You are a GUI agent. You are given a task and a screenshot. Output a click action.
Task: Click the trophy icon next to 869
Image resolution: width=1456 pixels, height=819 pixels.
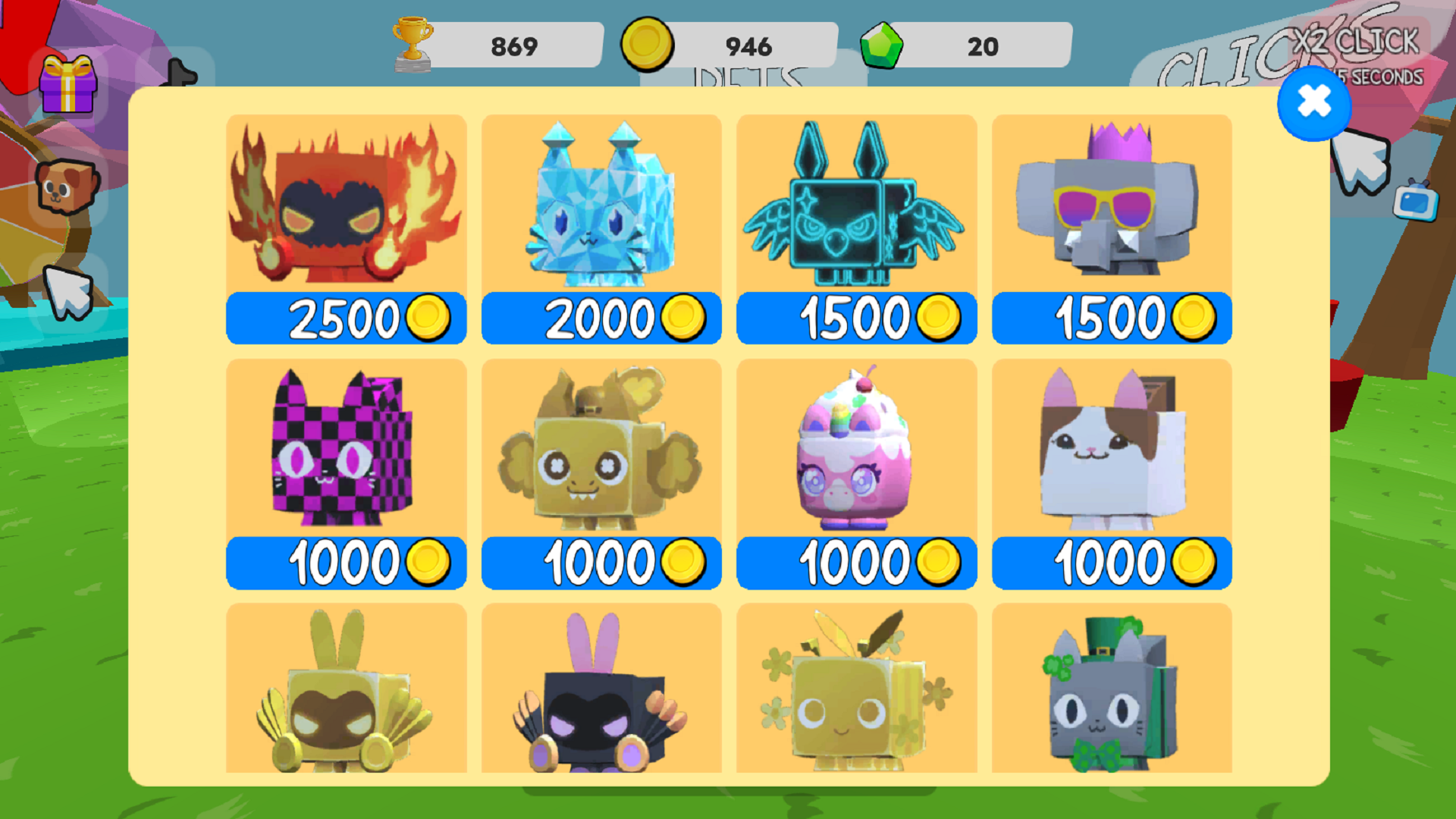413,44
